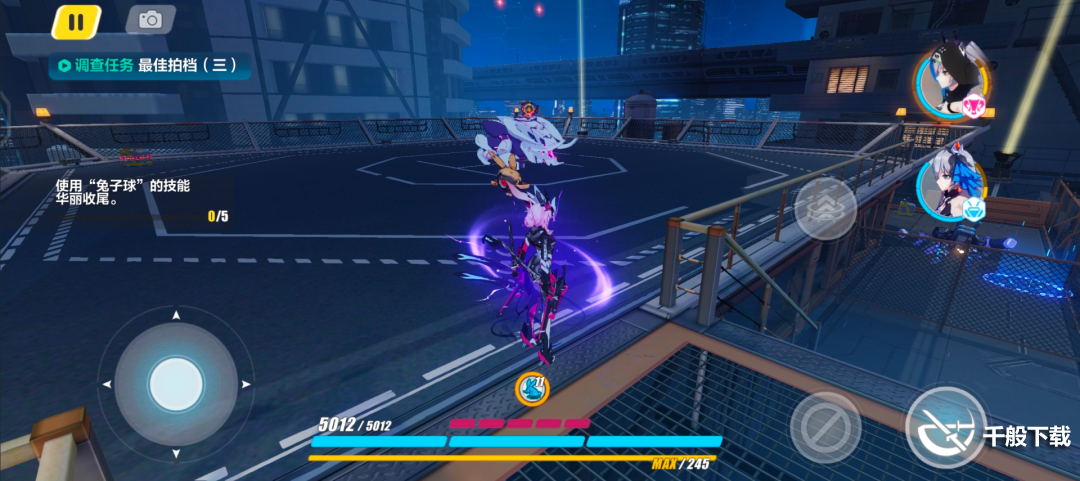Trigger the basic attack button
1080x481 pixels.
pyautogui.click(x=945, y=426)
